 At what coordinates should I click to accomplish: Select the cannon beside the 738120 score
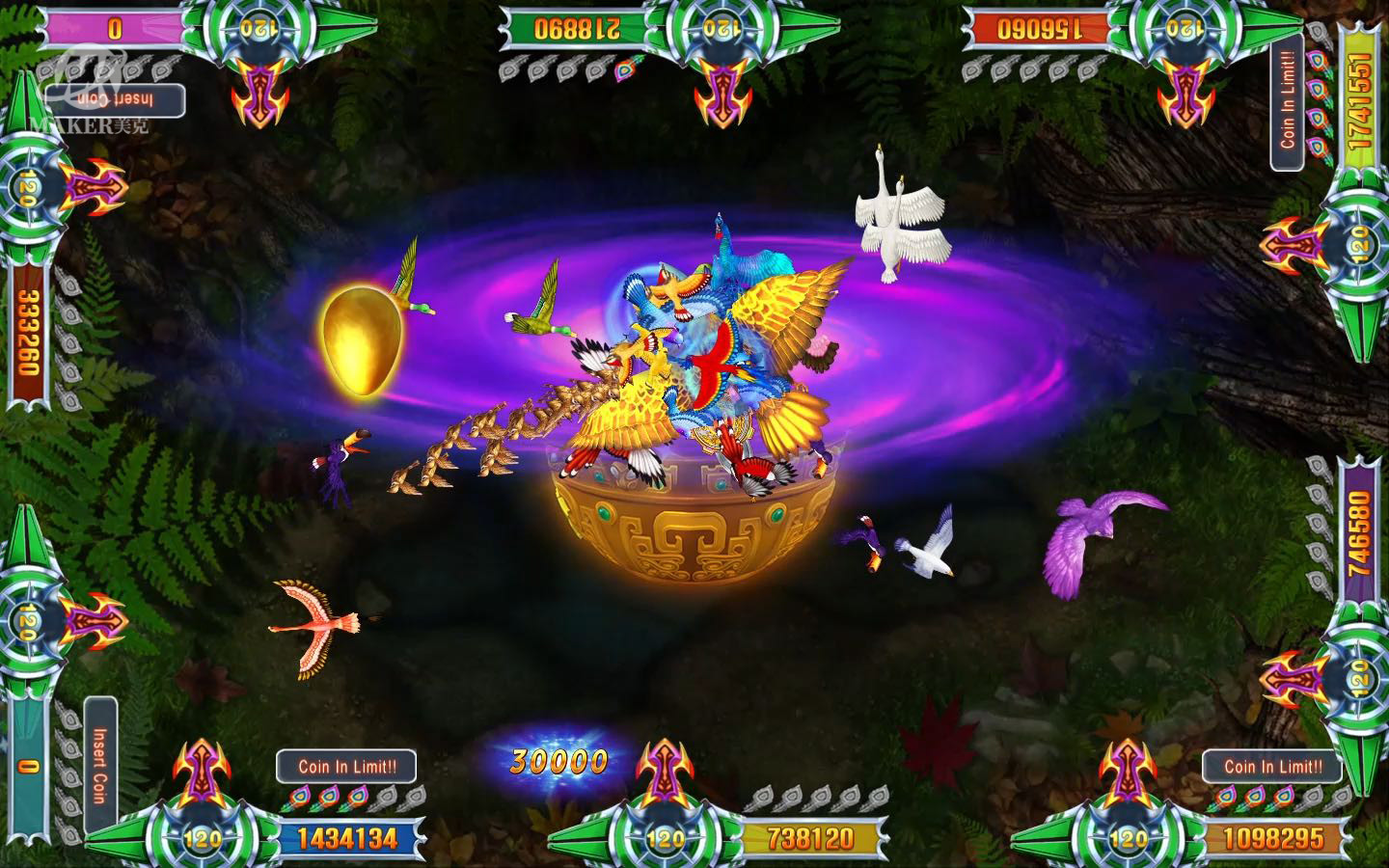click(x=665, y=772)
